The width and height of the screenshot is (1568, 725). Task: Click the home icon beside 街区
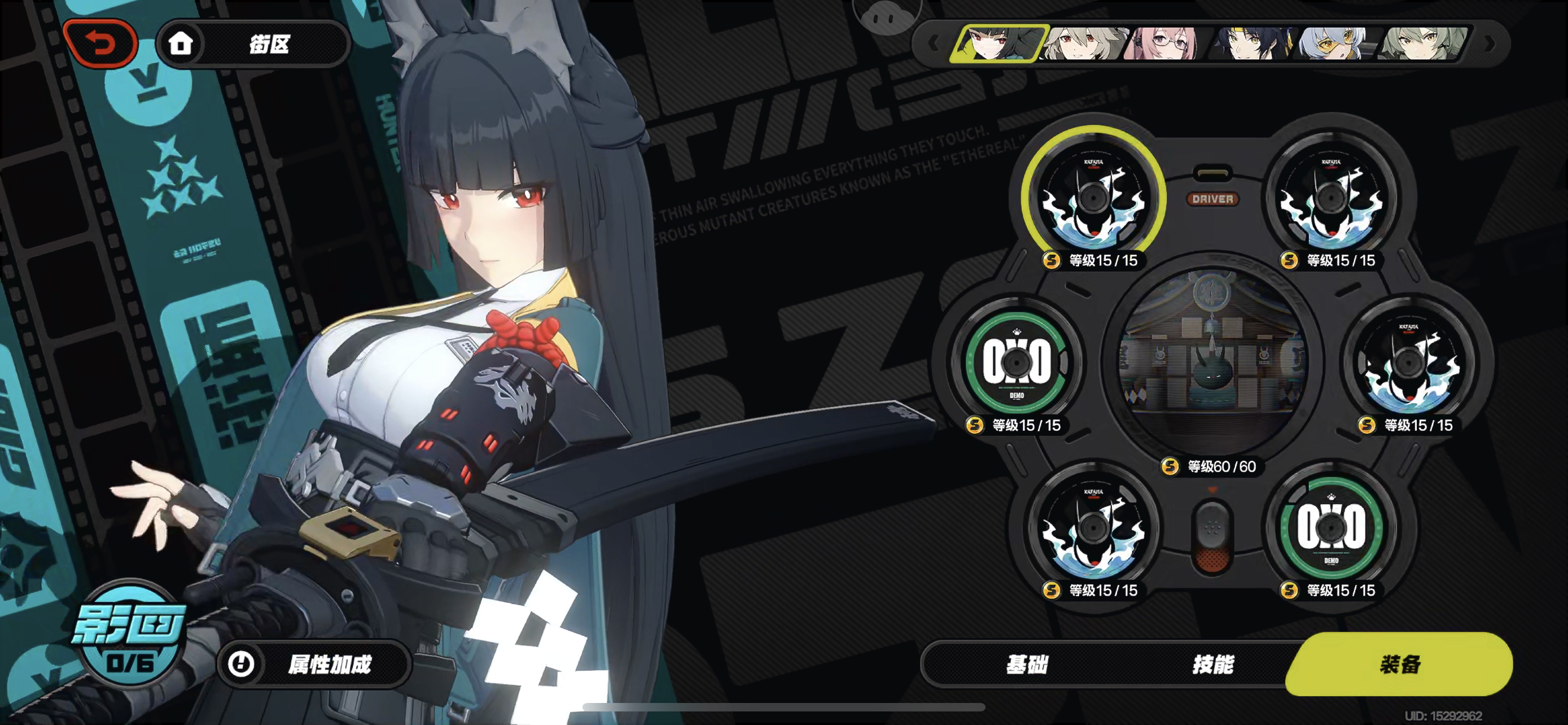tap(182, 45)
